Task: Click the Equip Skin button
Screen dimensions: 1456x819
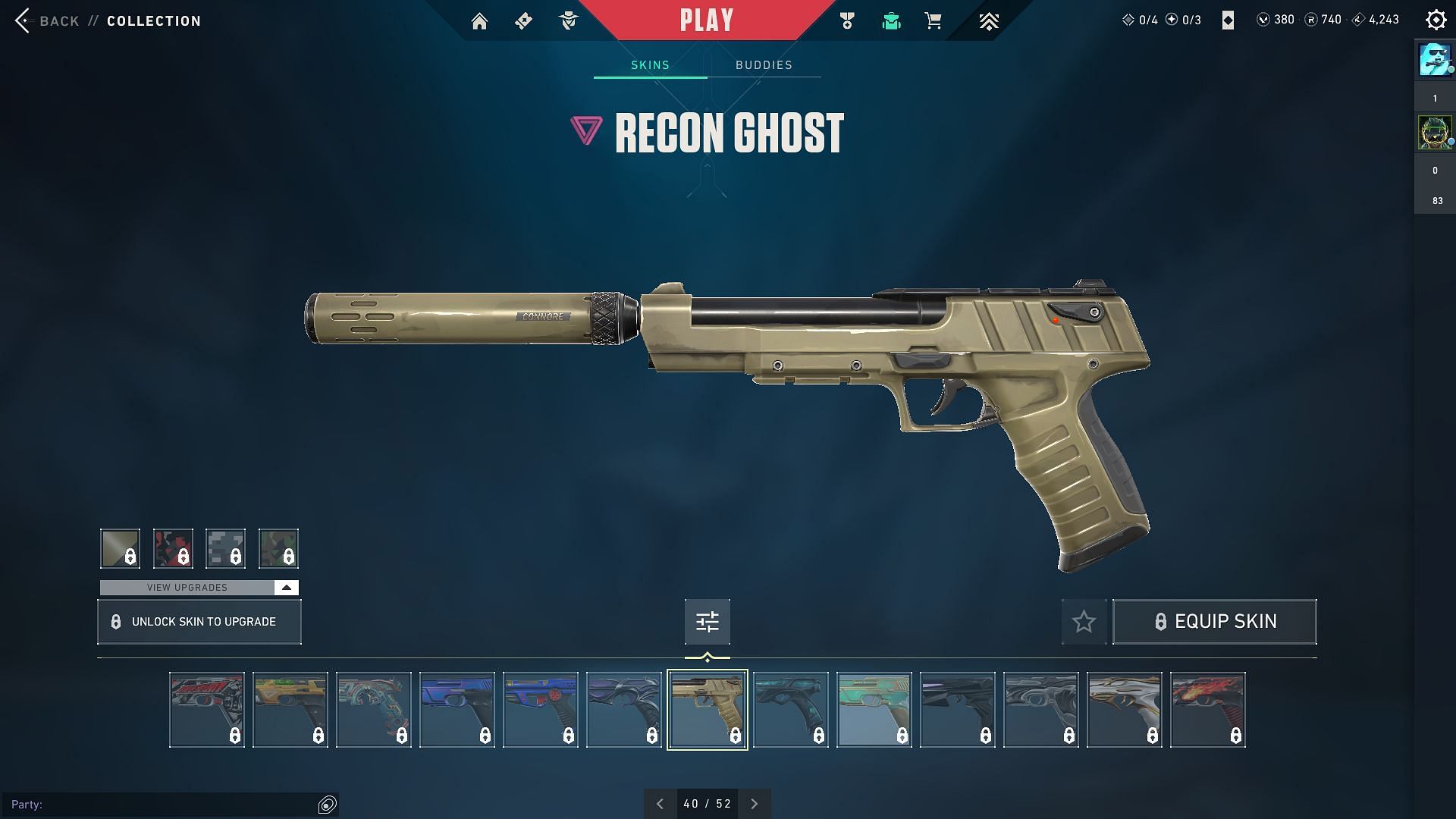Action: 1214,622
